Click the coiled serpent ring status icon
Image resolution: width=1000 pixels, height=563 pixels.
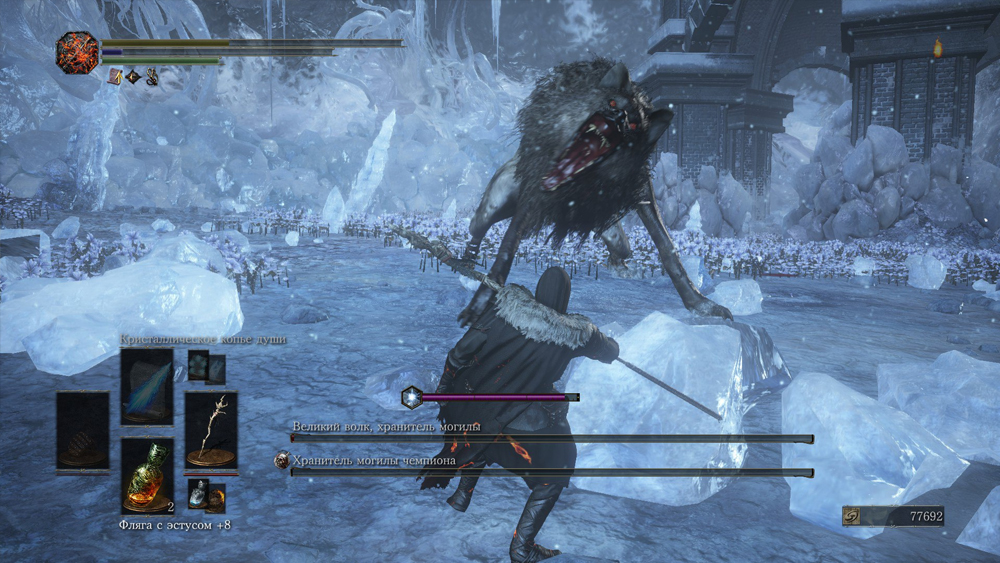pyautogui.click(x=152, y=76)
